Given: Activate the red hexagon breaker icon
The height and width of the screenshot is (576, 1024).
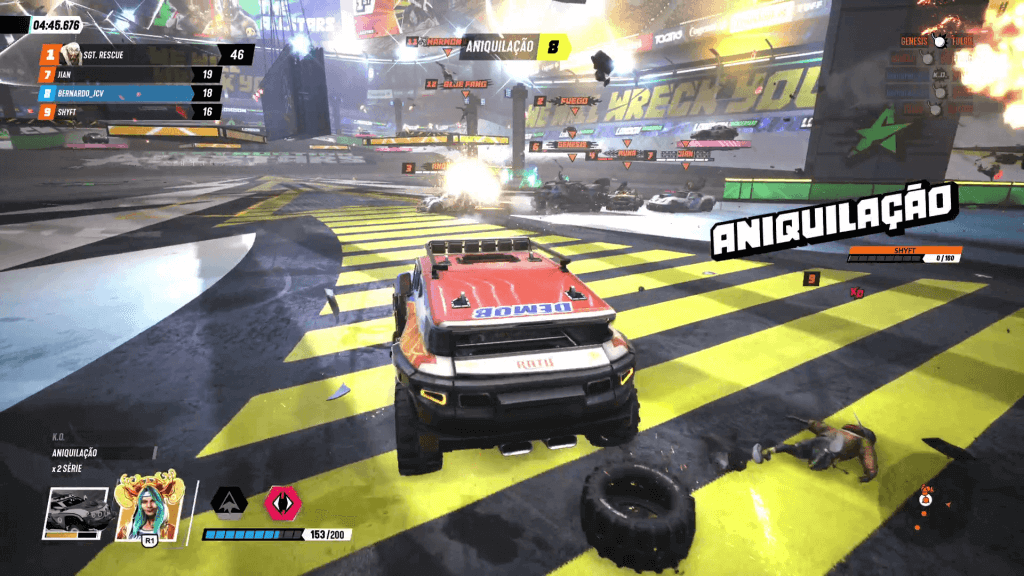Looking at the screenshot, I should 281,501.
